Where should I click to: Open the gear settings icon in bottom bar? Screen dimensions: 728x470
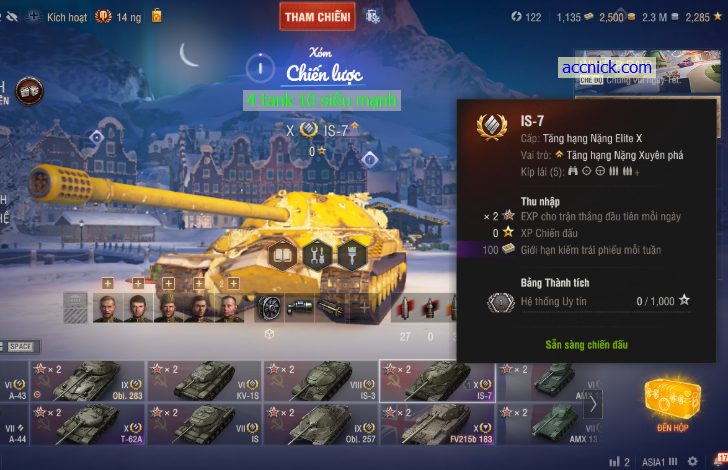pyautogui.click(x=692, y=461)
